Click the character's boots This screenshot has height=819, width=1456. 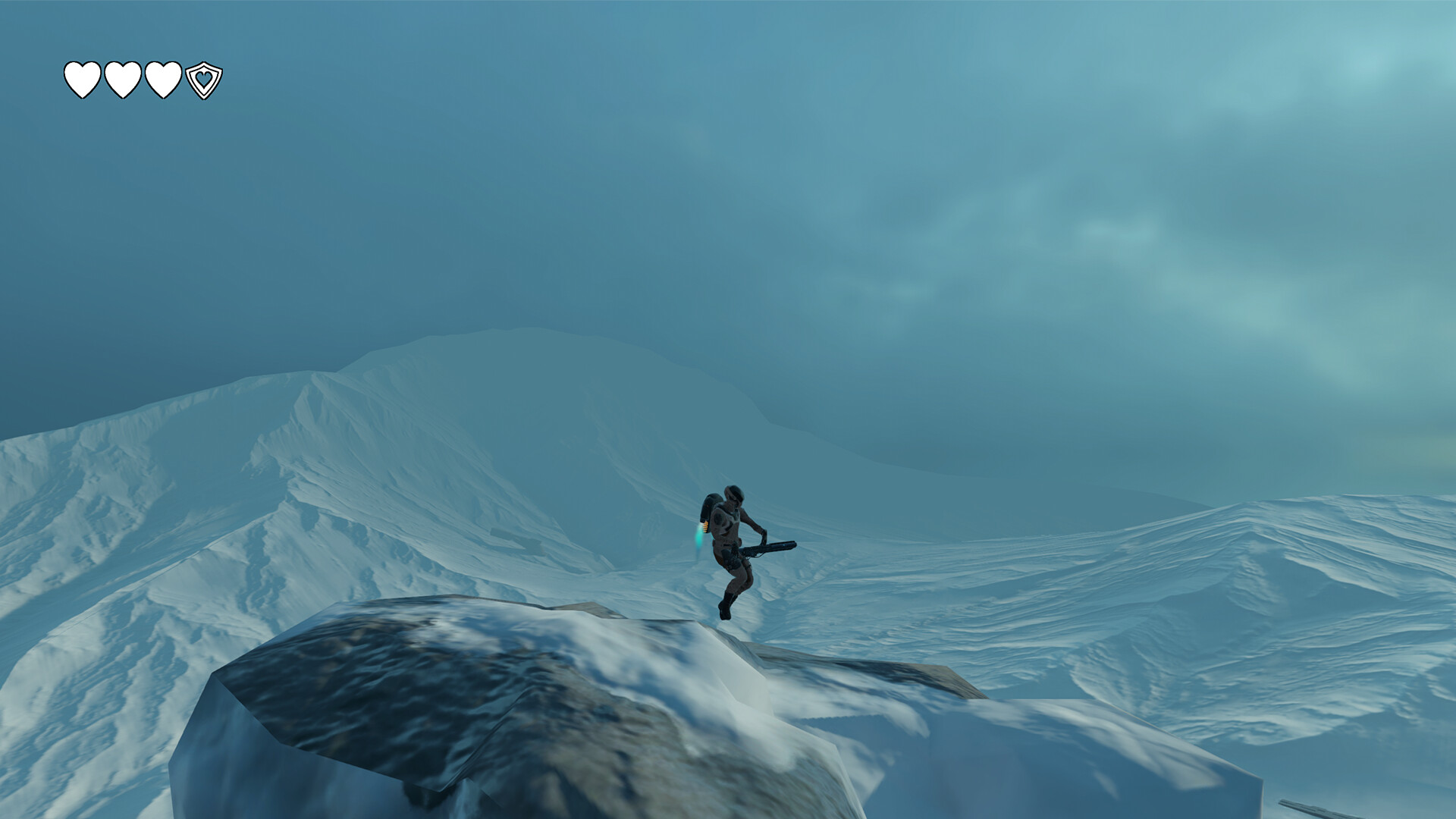tap(726, 604)
